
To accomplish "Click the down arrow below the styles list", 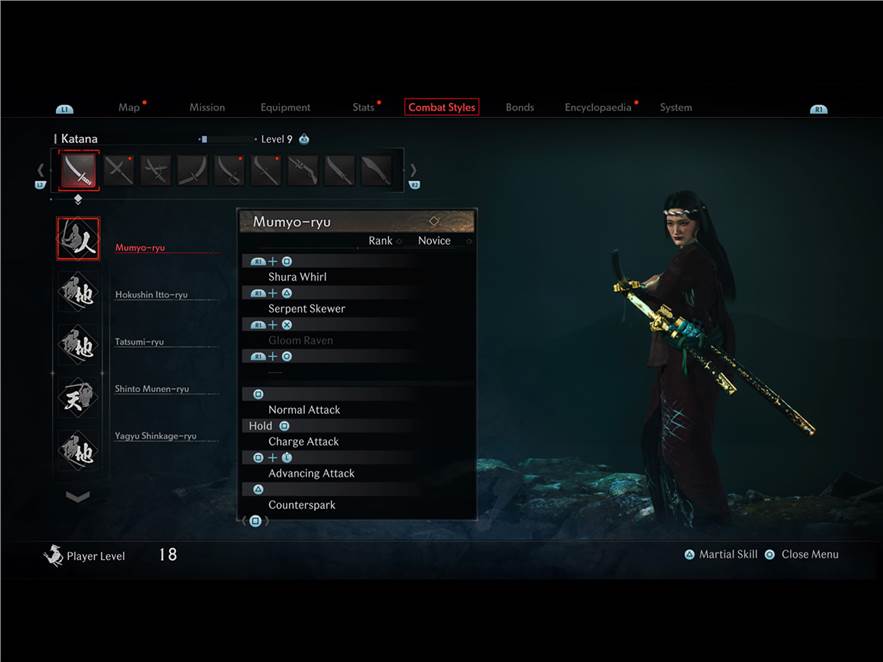I will coord(78,496).
